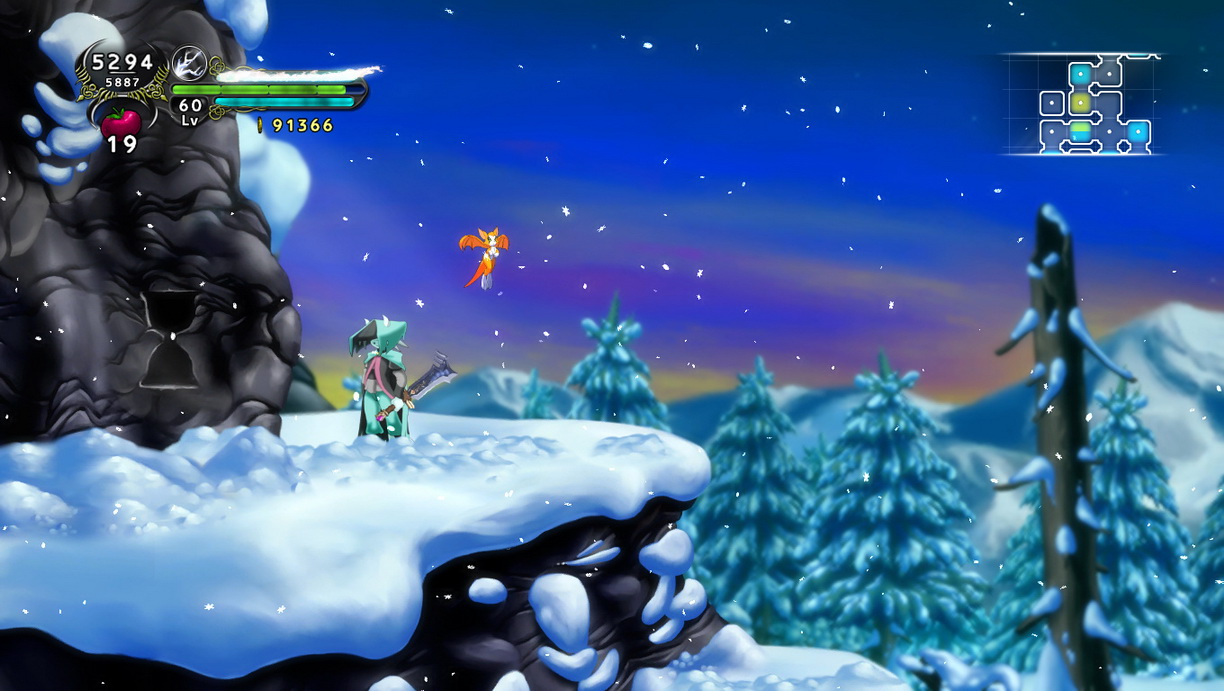Viewport: 1224px width, 691px height.
Task: Activate the white projectile ability icon
Action: 188,64
